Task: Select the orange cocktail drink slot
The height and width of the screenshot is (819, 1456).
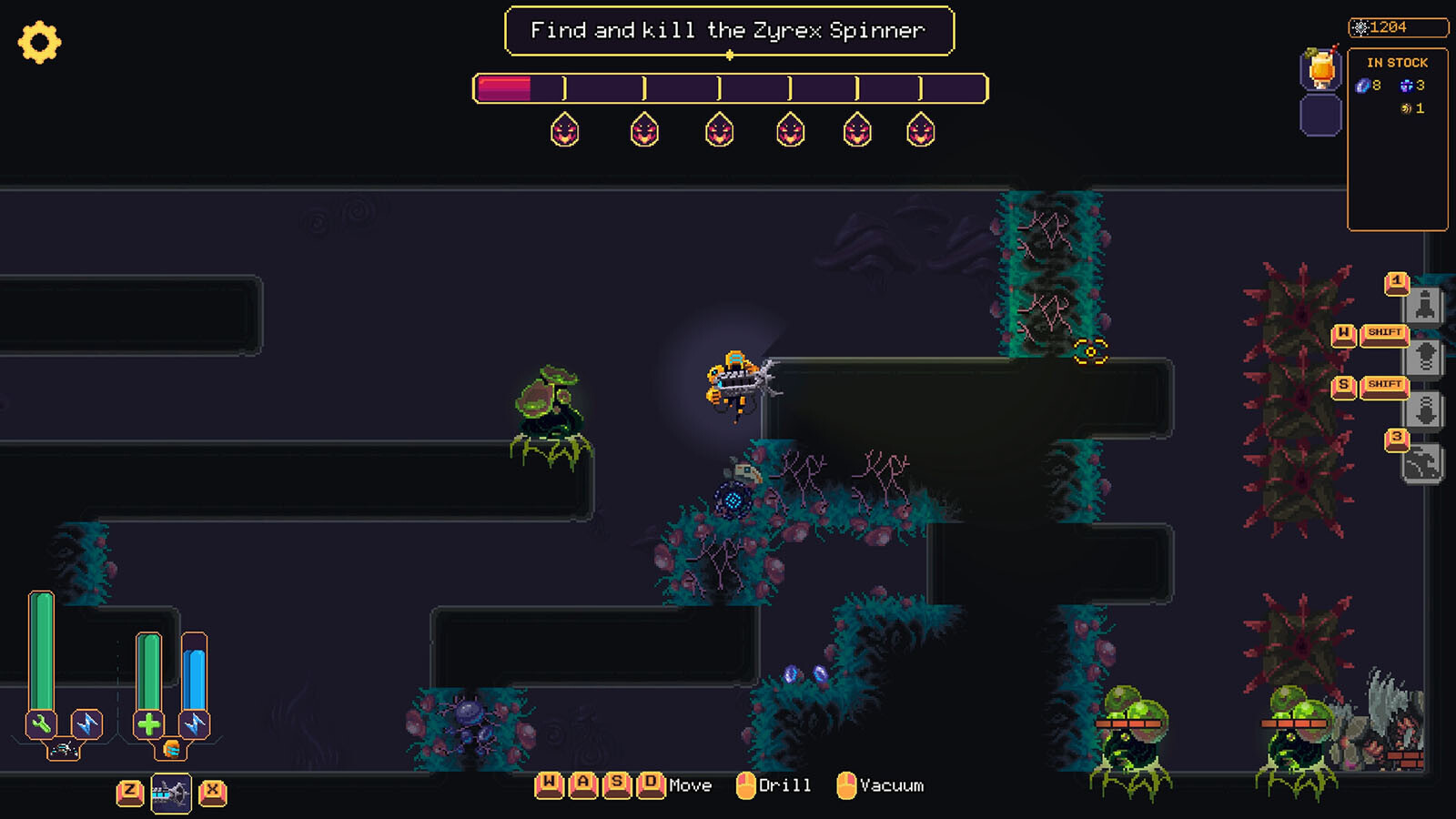Action: tap(1321, 68)
